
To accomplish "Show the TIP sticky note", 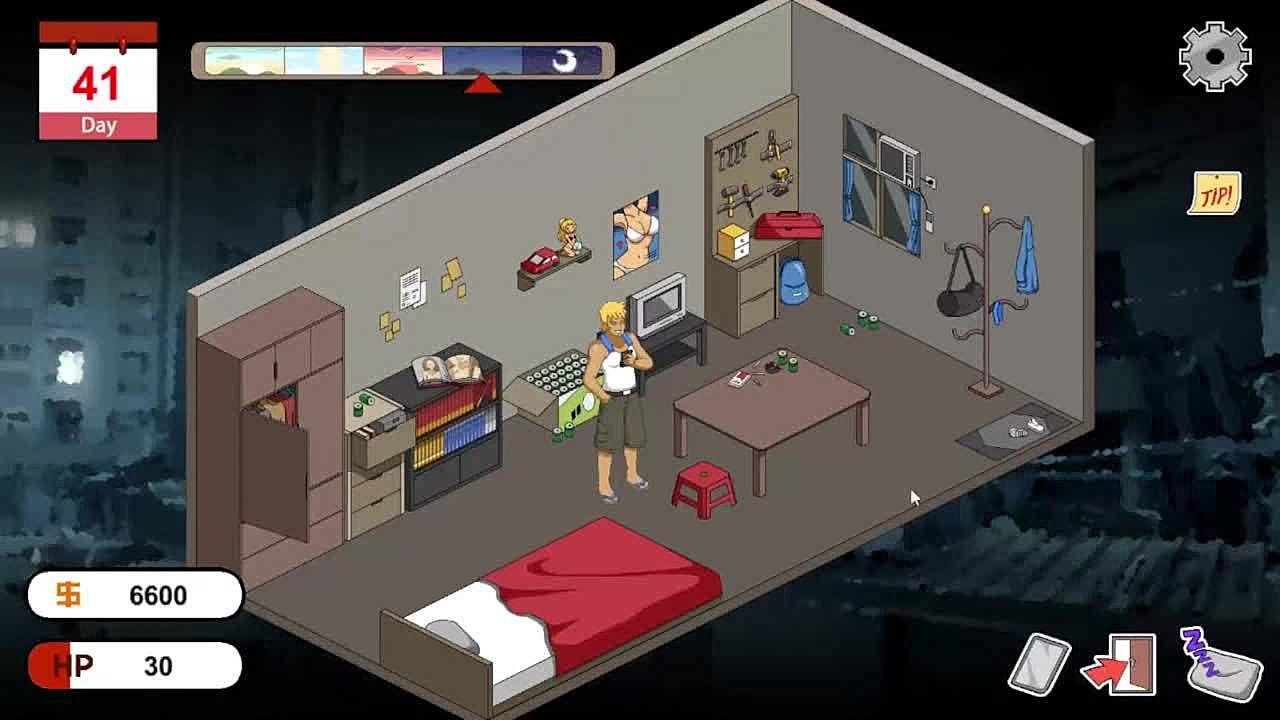I will (1215, 194).
